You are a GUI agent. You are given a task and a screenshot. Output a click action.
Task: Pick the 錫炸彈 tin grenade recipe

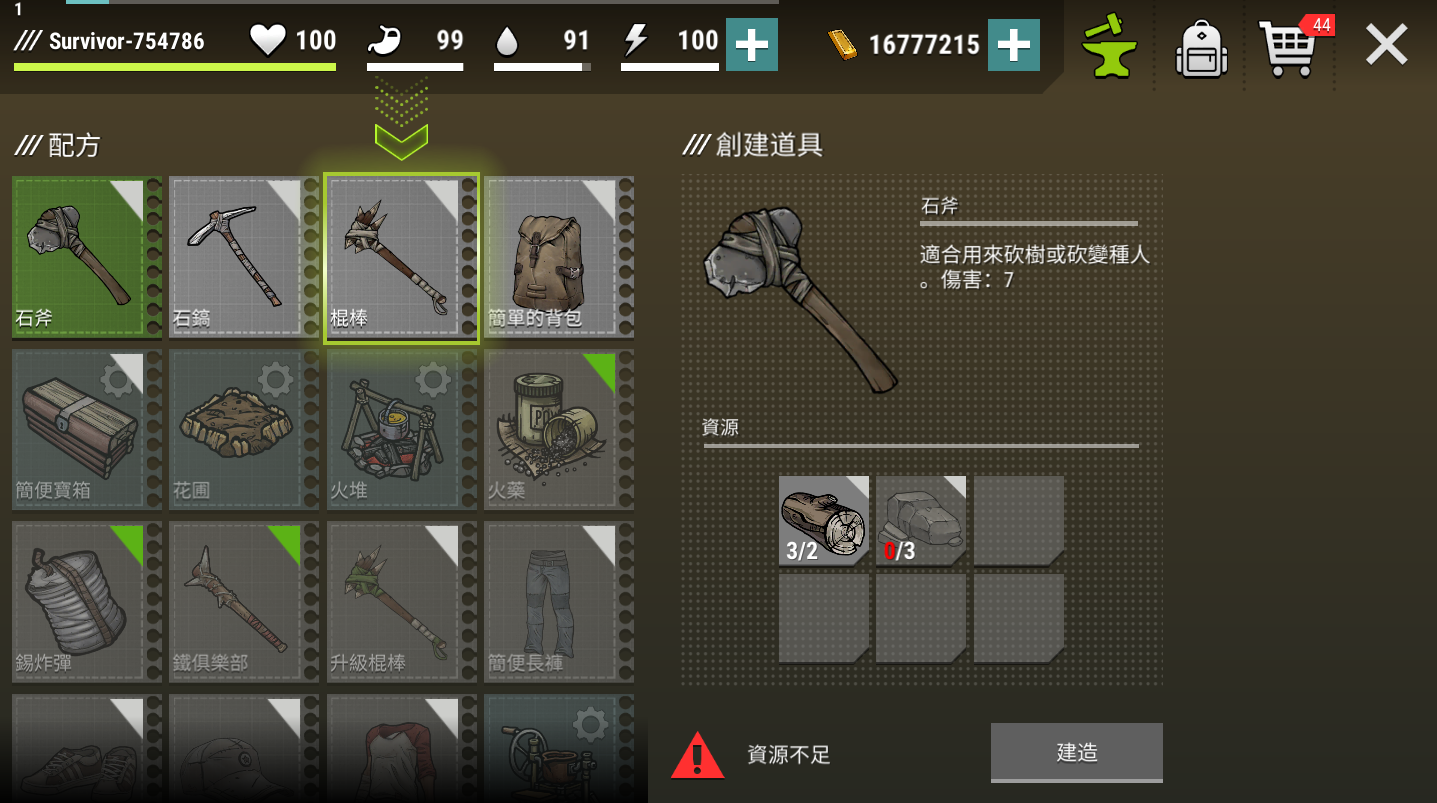86,601
